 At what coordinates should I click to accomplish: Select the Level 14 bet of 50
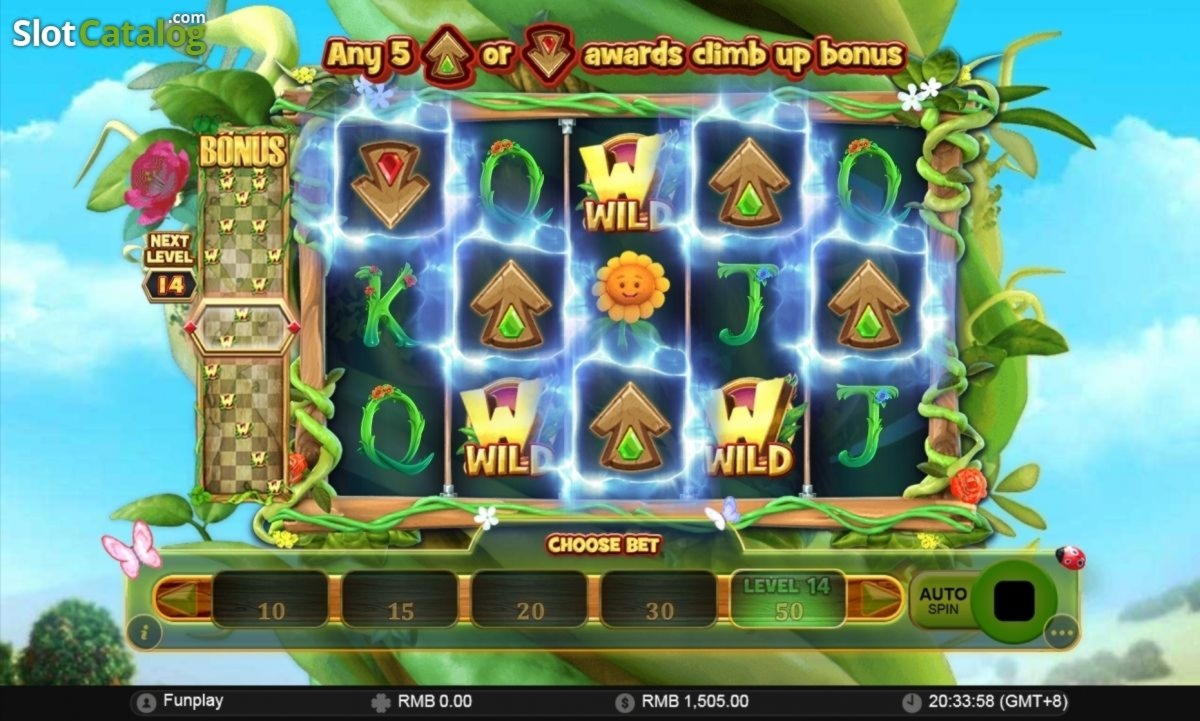click(x=788, y=600)
